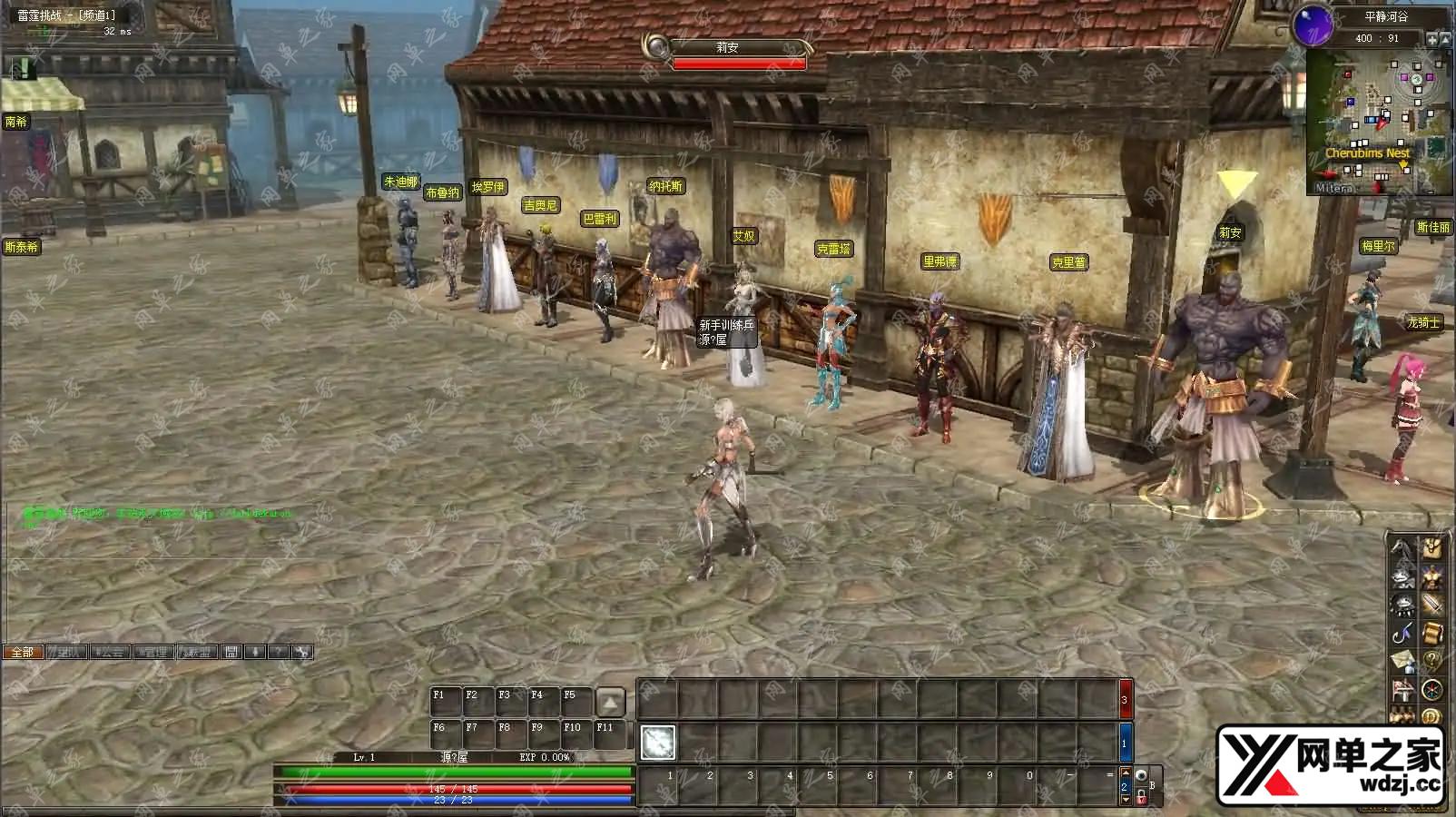
Task: Zoom in the minimap with plus button
Action: coord(1432,39)
